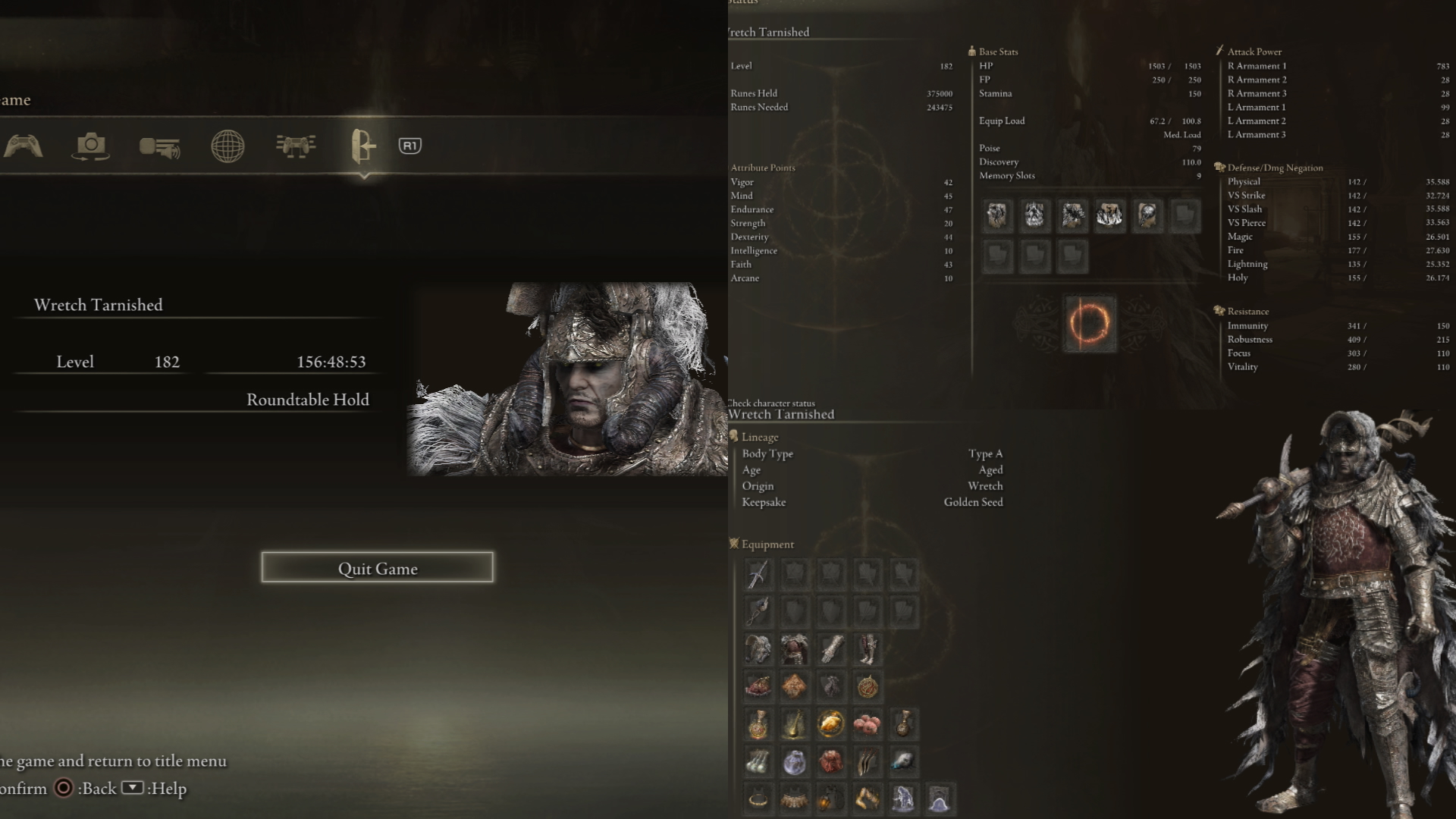
Task: Open the network settings globe icon
Action: point(227,146)
